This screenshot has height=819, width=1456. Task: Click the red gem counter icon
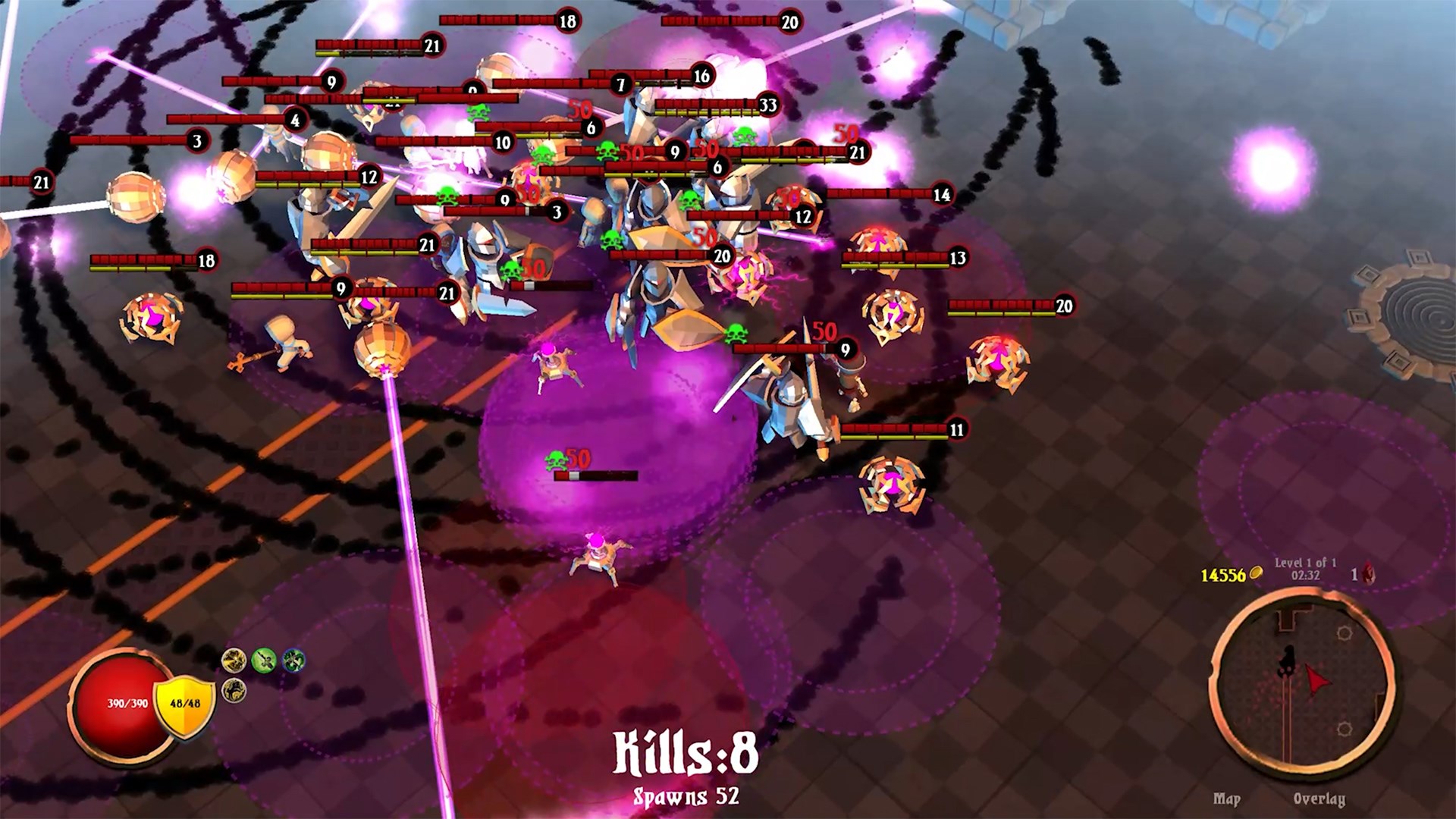click(x=1368, y=574)
